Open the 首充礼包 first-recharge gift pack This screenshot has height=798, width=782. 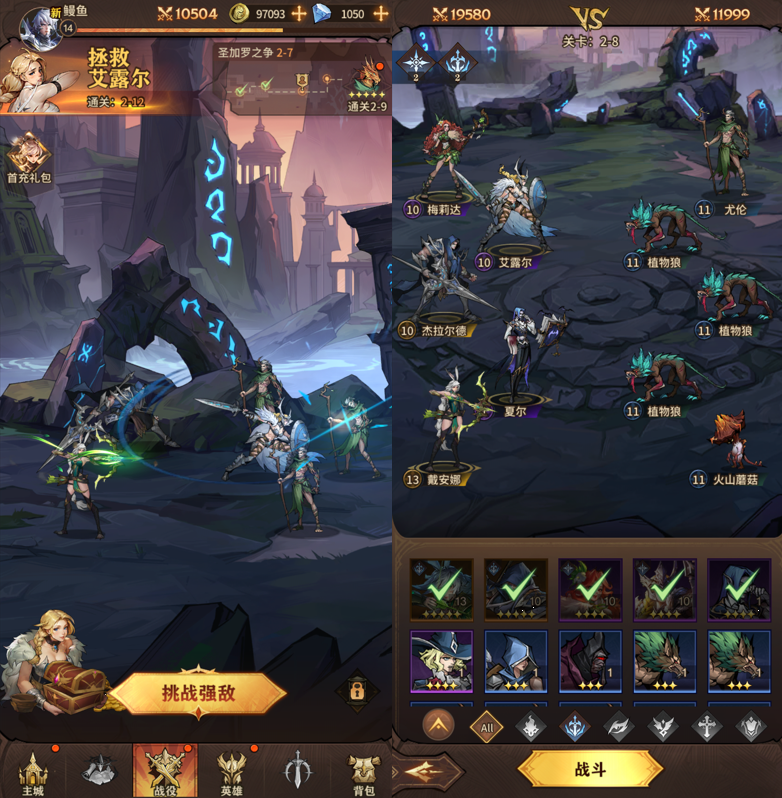tap(26, 160)
